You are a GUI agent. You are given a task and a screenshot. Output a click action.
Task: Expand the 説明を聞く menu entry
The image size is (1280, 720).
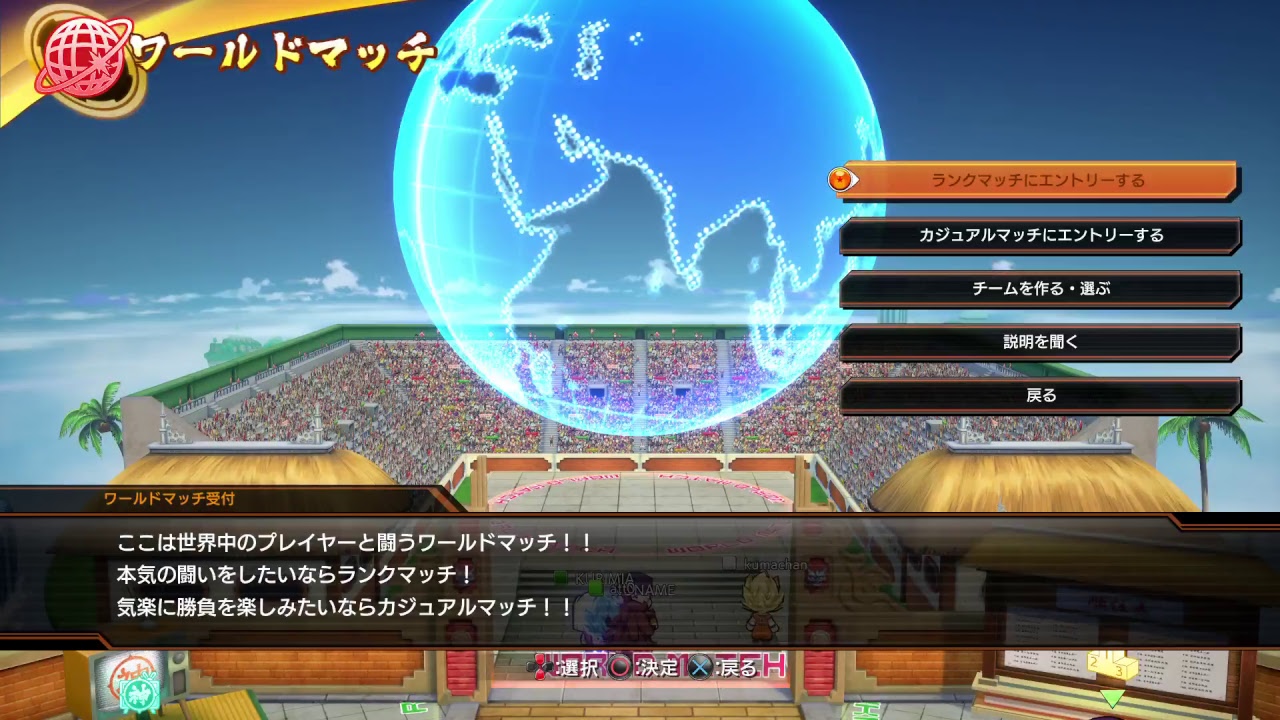pyautogui.click(x=1040, y=343)
